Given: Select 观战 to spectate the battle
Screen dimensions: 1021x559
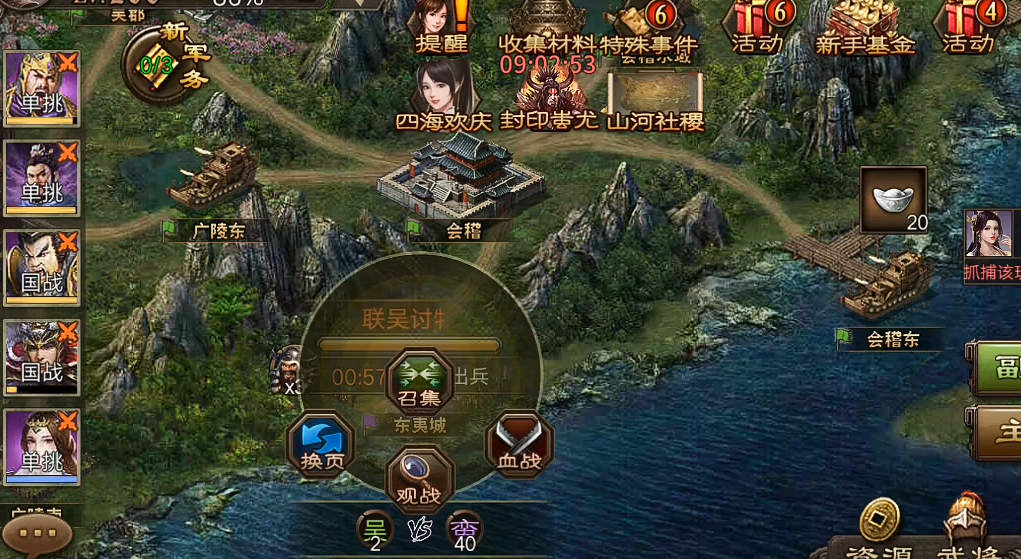Looking at the screenshot, I should [x=420, y=476].
